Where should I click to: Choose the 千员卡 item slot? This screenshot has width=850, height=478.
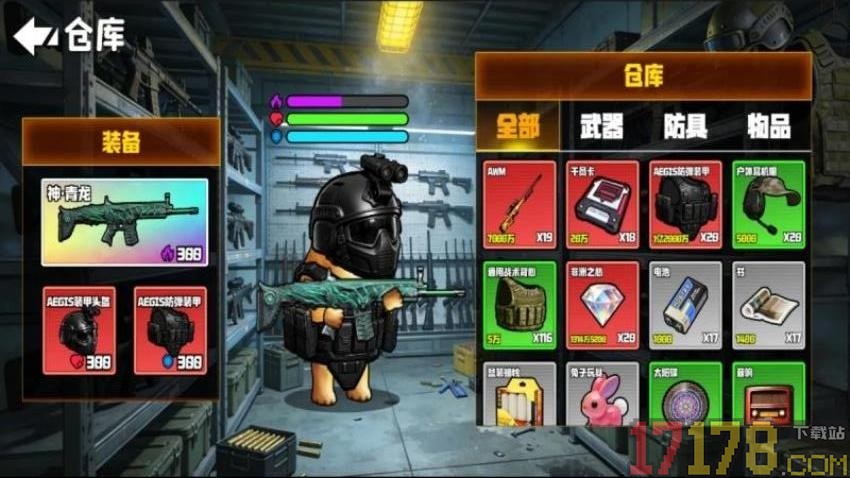tap(602, 204)
